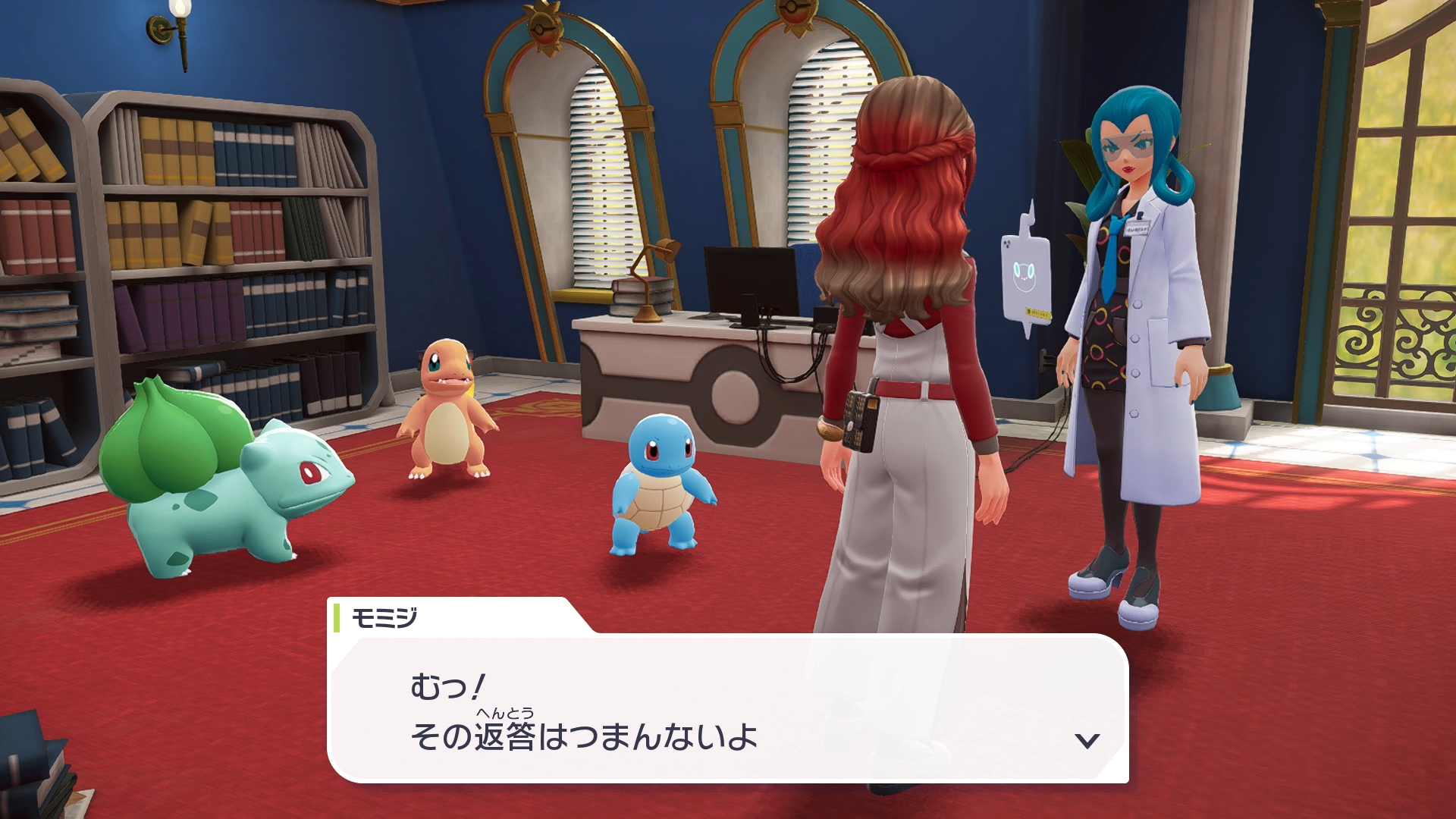
Task: Advance dialogue with the down arrow indicator
Action: click(x=1087, y=741)
